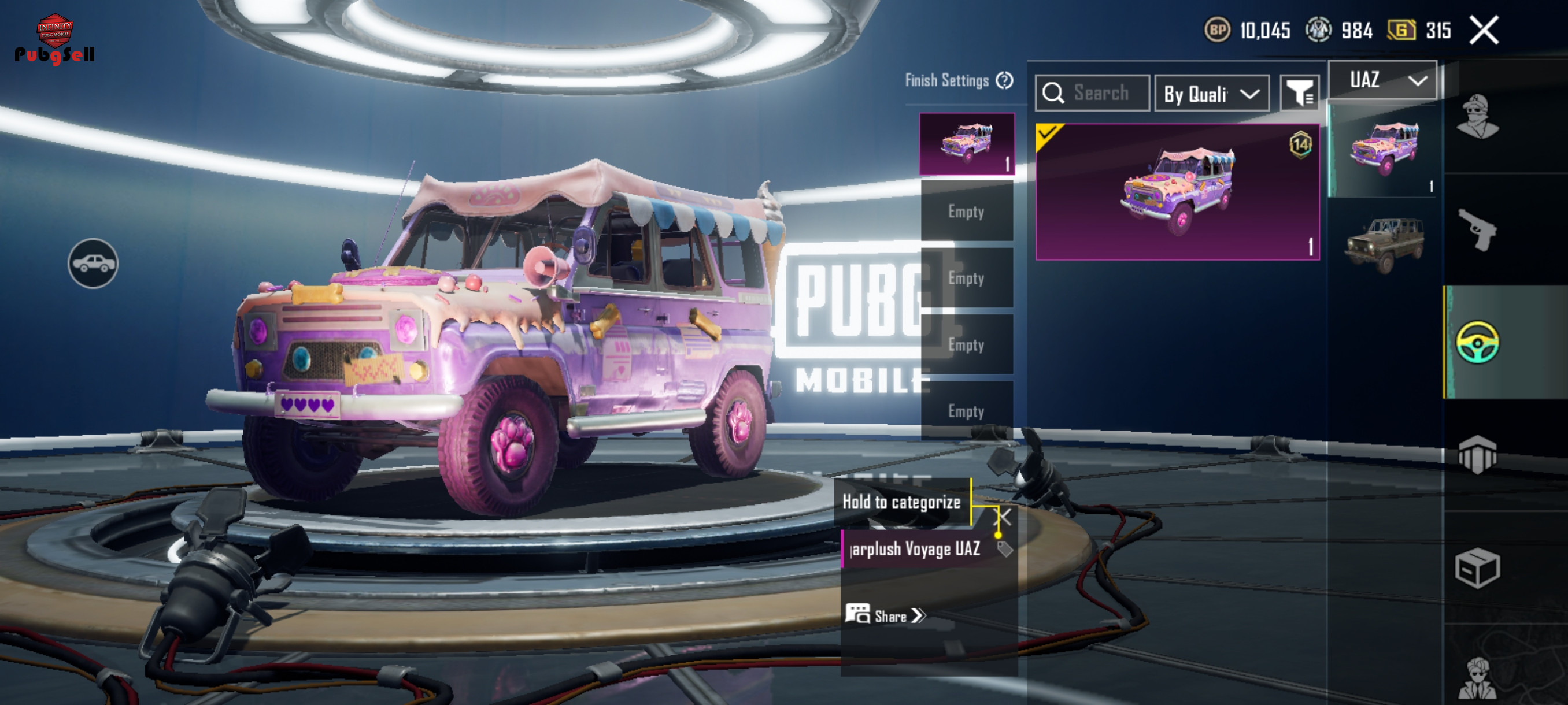Click the Search field
The width and height of the screenshot is (1568, 705).
1093,93
